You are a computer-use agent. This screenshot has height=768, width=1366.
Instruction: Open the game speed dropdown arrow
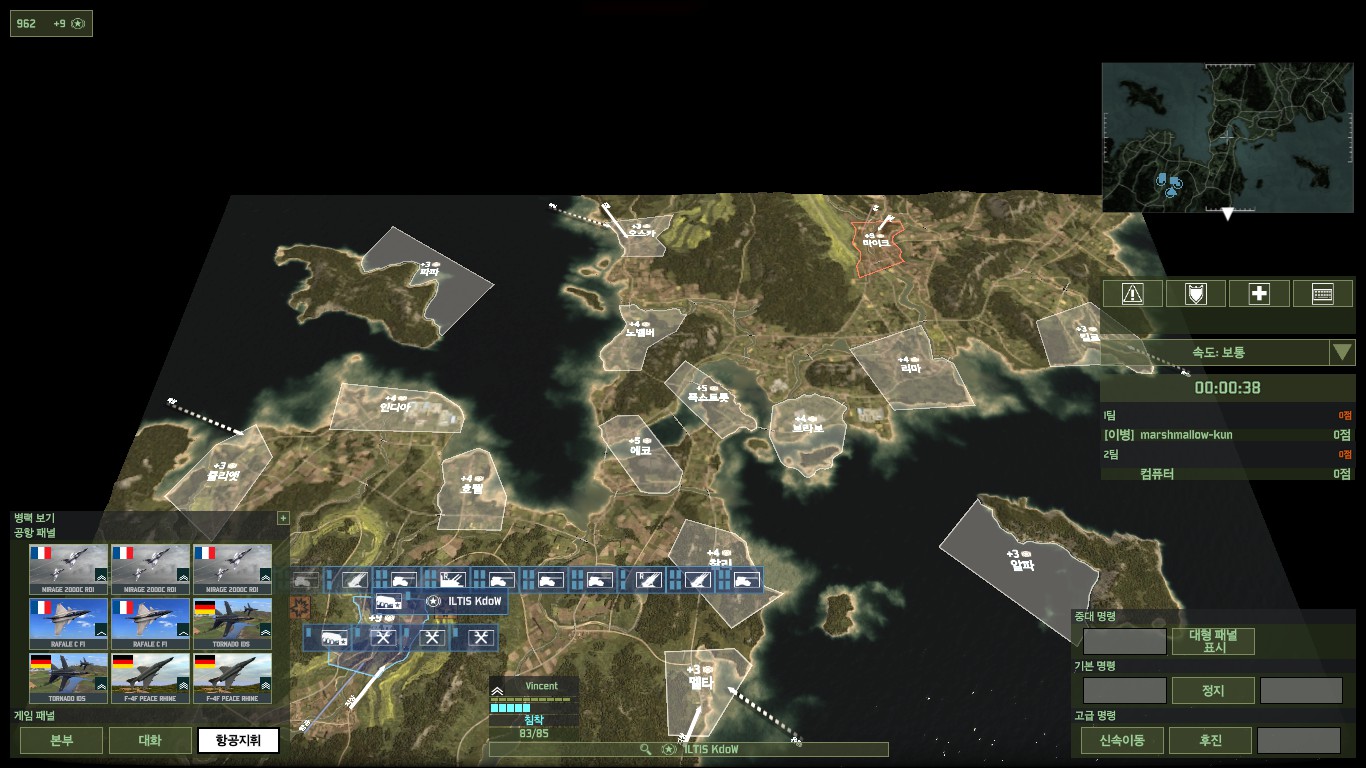pos(1342,352)
